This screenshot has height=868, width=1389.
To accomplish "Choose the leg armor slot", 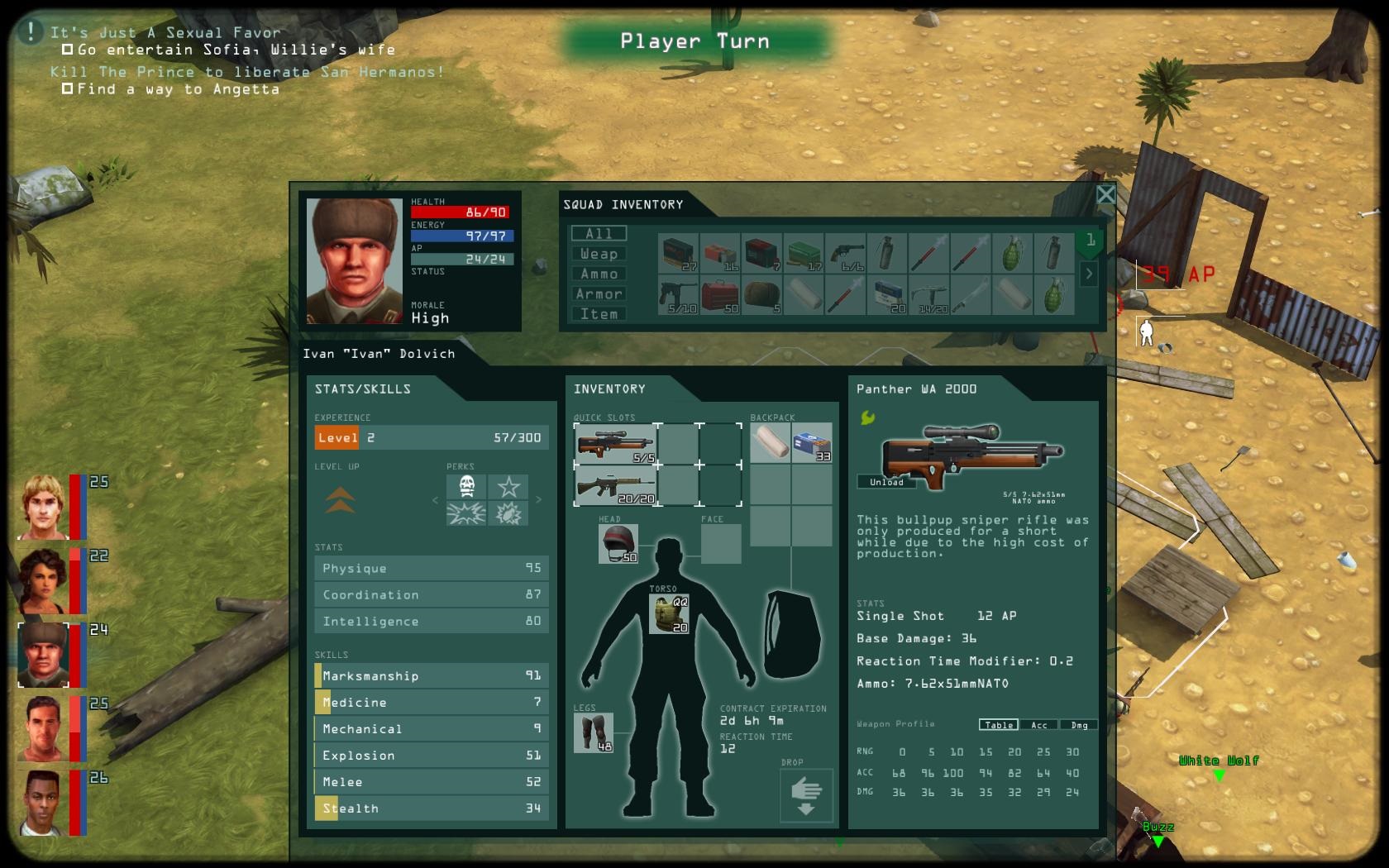I will [593, 732].
